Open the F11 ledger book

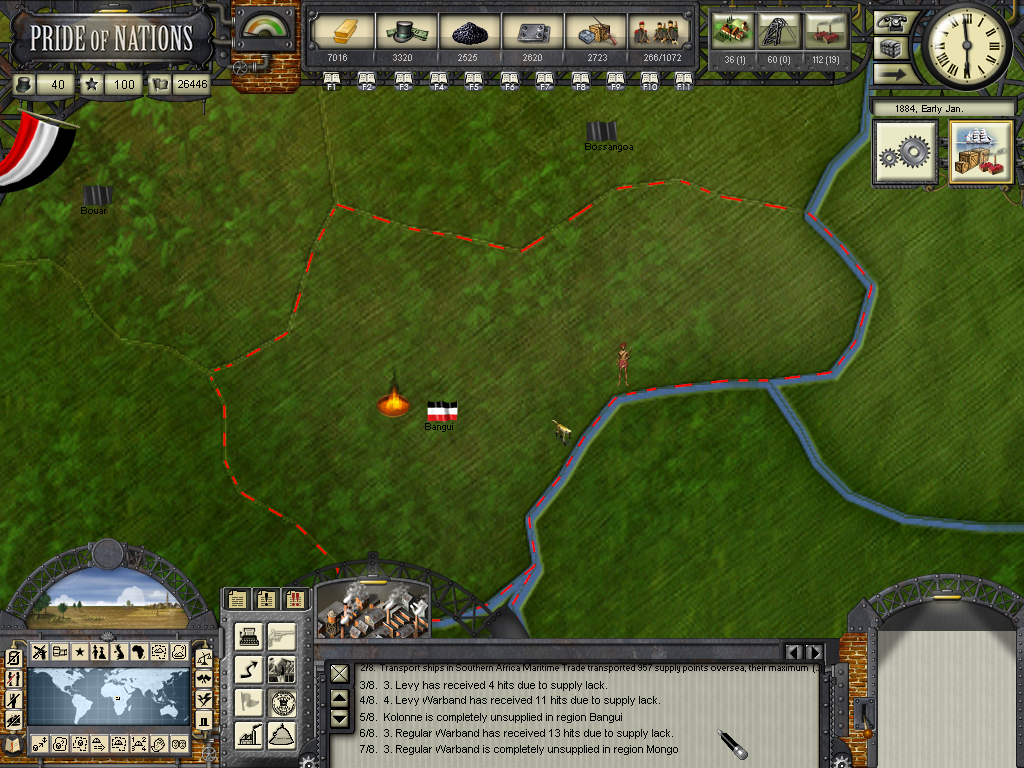tap(684, 78)
